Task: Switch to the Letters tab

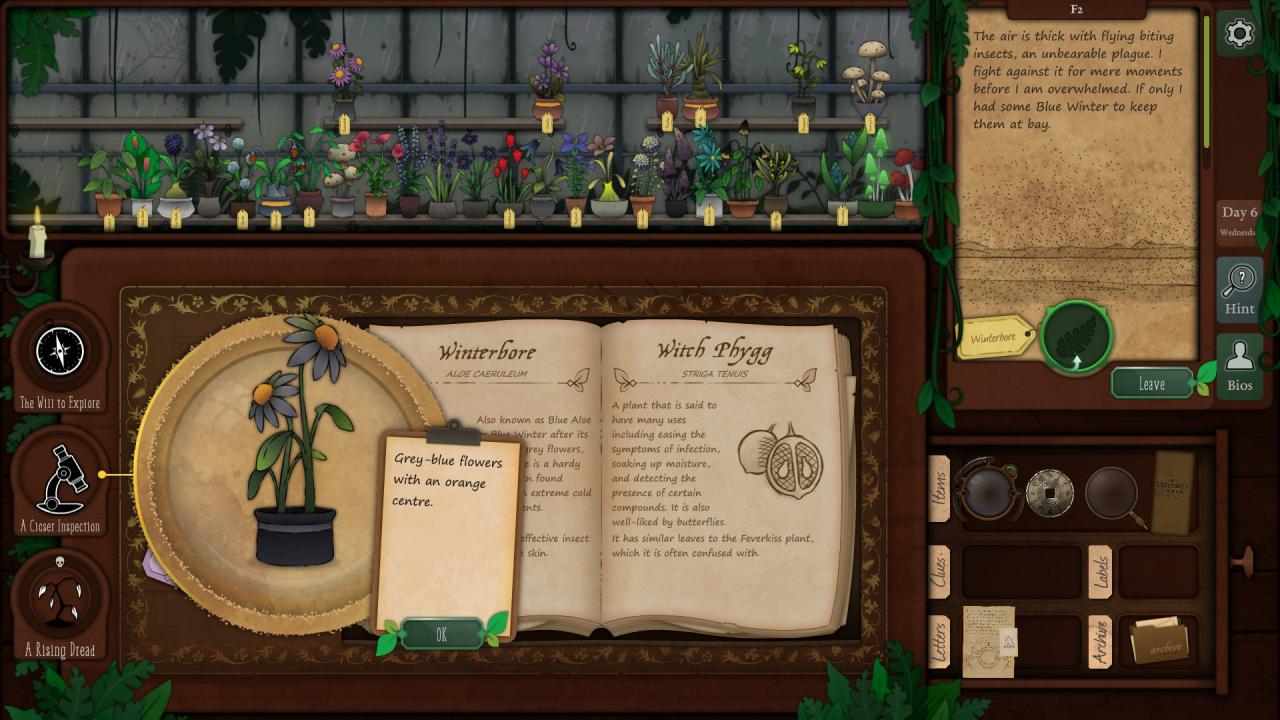Action: (939, 642)
